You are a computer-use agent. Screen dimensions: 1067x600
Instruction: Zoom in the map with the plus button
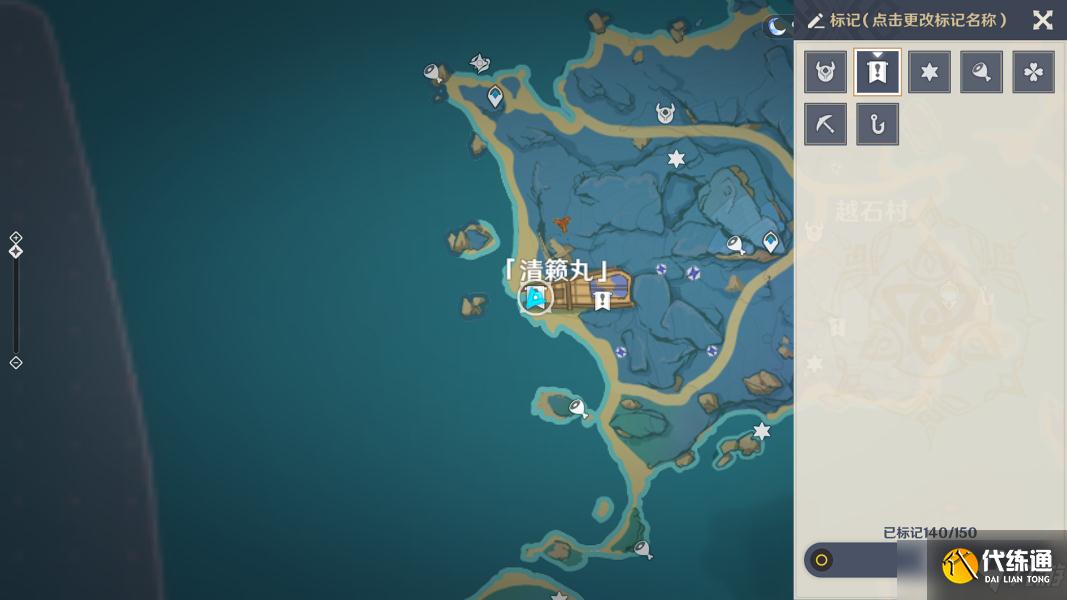coord(16,237)
